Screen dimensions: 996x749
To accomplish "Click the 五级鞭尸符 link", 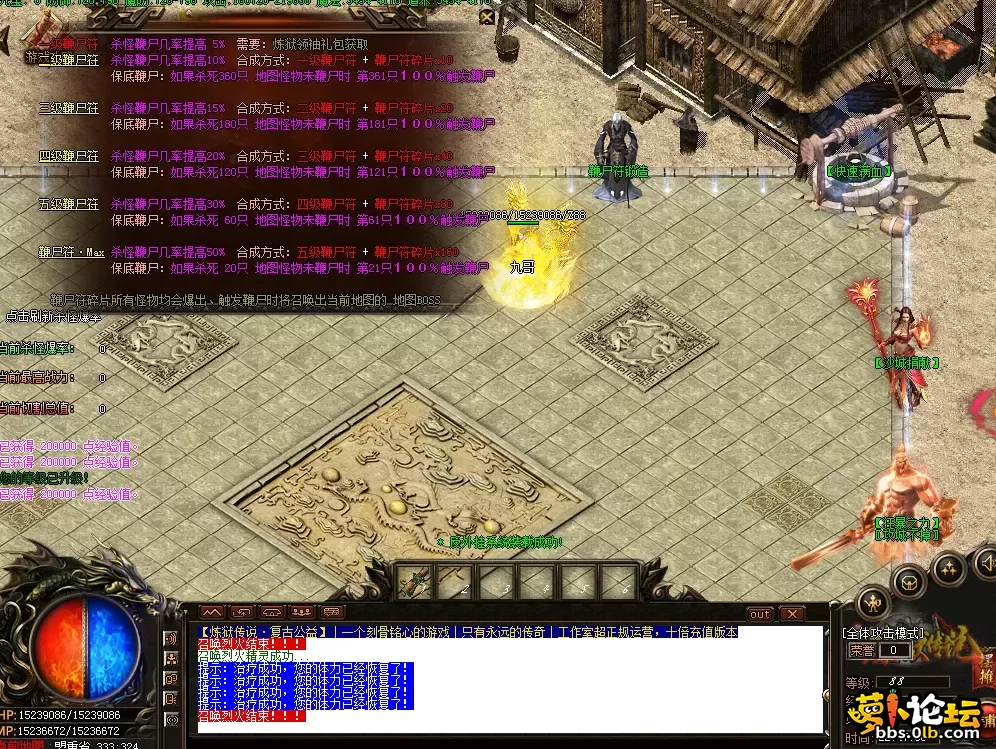I will [68, 204].
